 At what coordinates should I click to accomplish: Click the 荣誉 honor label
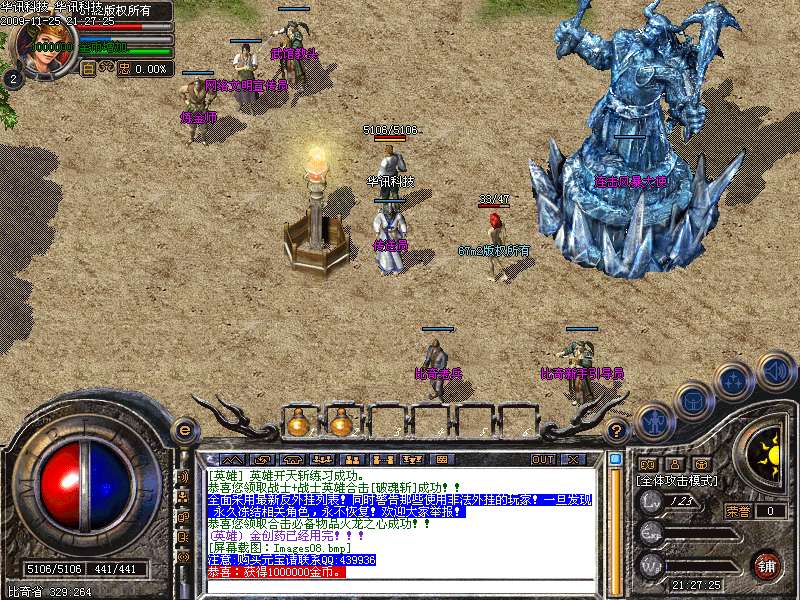[738, 511]
